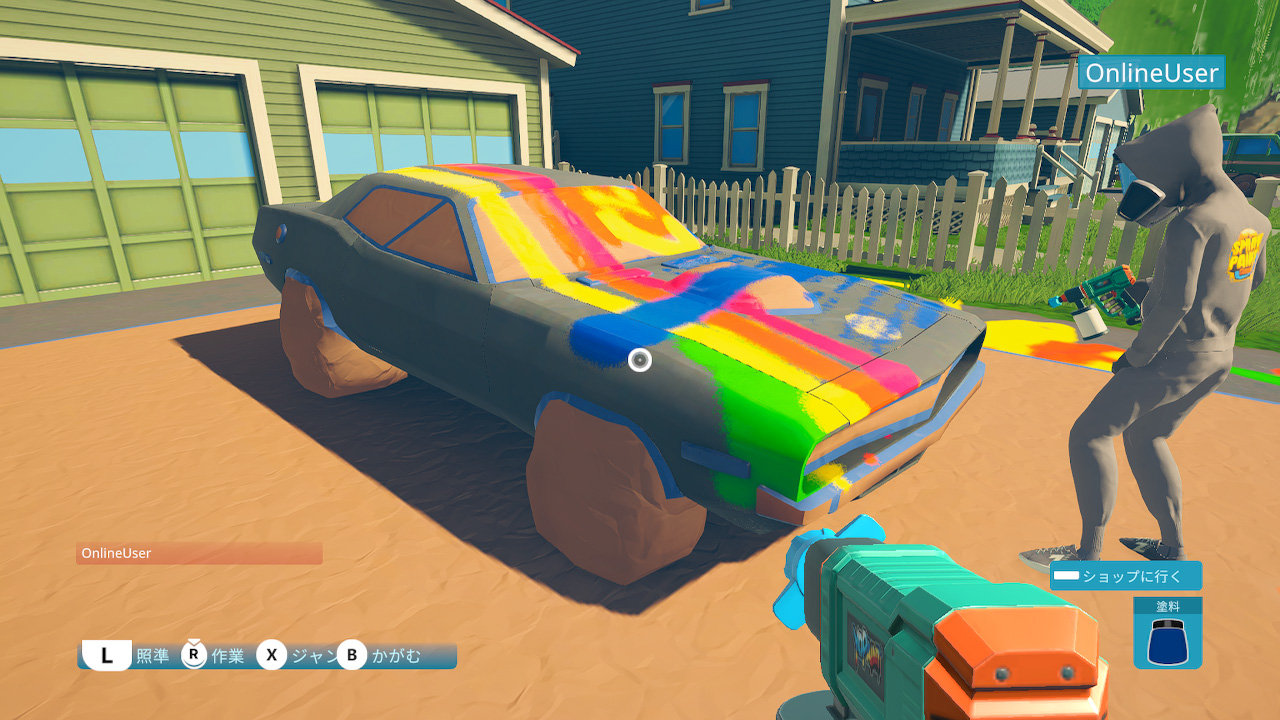1280x720 pixels.
Task: Select the OnlineUser name tag above the hooded player
Action: (x=1151, y=73)
